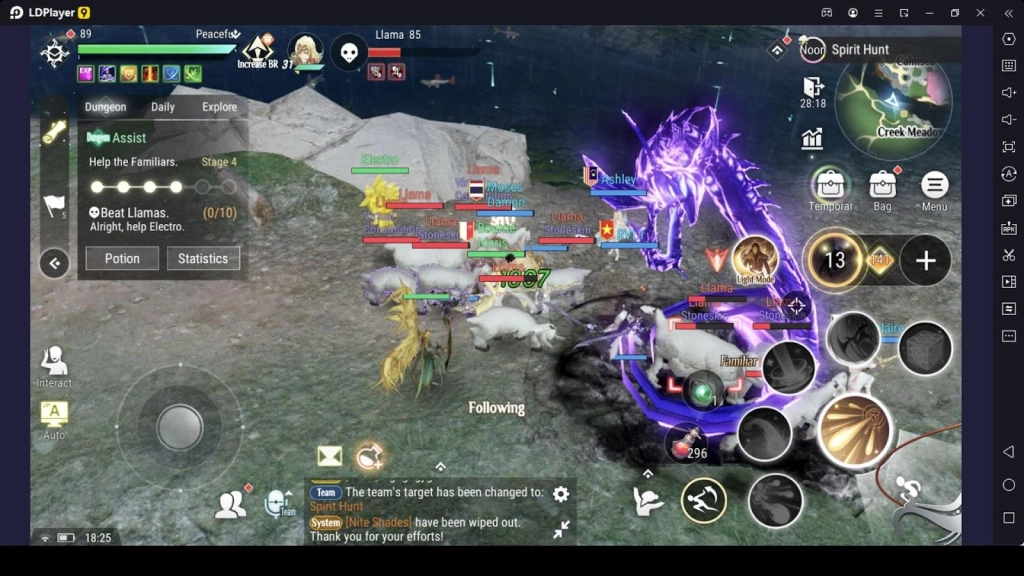Tap the Interact button
The height and width of the screenshot is (576, 1024).
coord(54,365)
